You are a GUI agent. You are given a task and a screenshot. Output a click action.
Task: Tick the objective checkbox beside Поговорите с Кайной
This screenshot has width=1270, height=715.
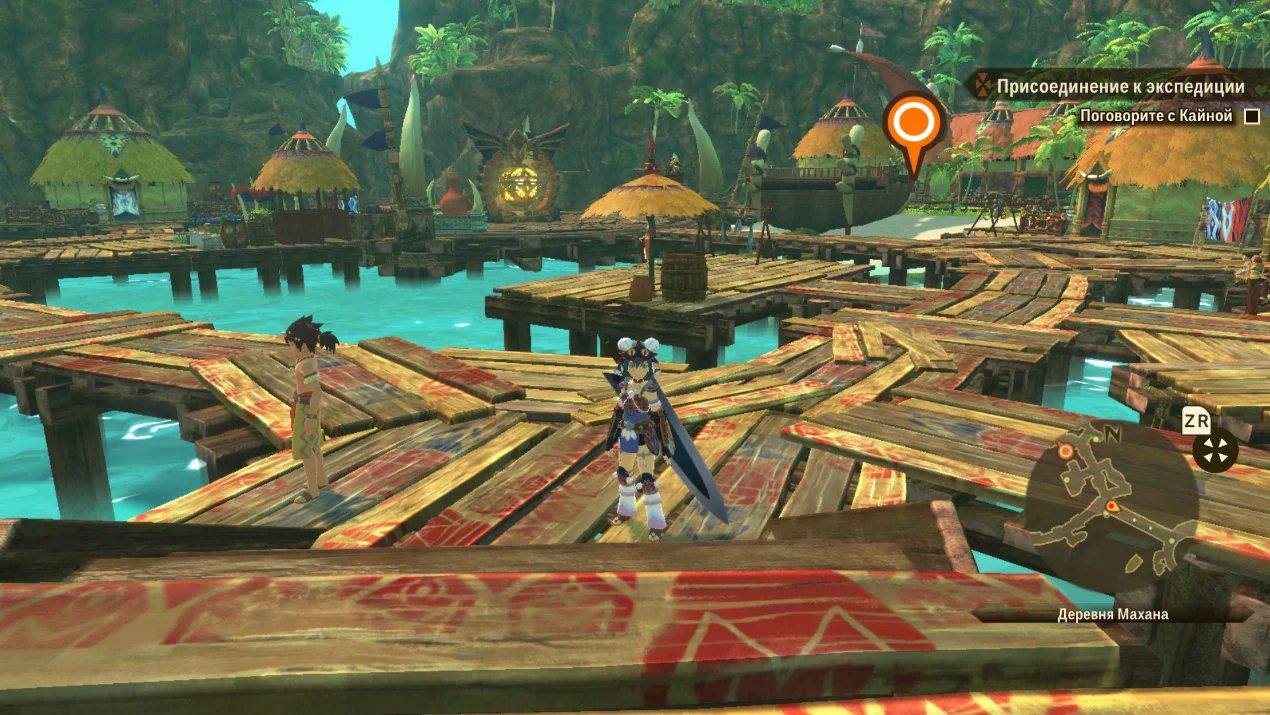(1251, 117)
